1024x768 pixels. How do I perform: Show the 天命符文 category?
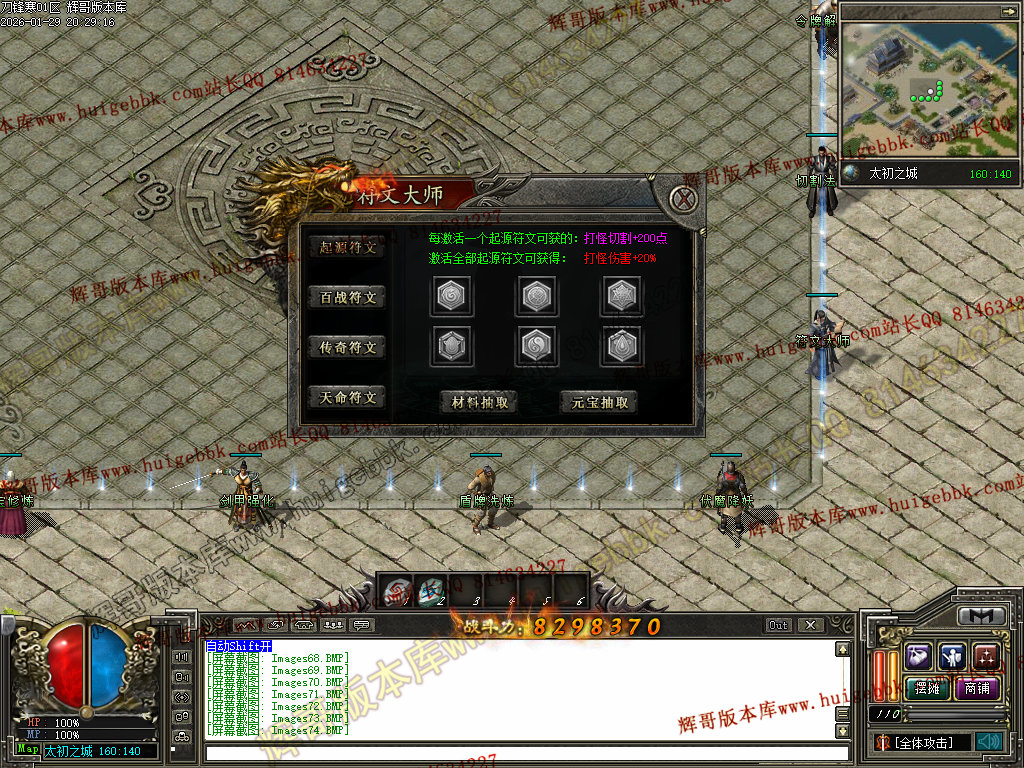tap(347, 397)
